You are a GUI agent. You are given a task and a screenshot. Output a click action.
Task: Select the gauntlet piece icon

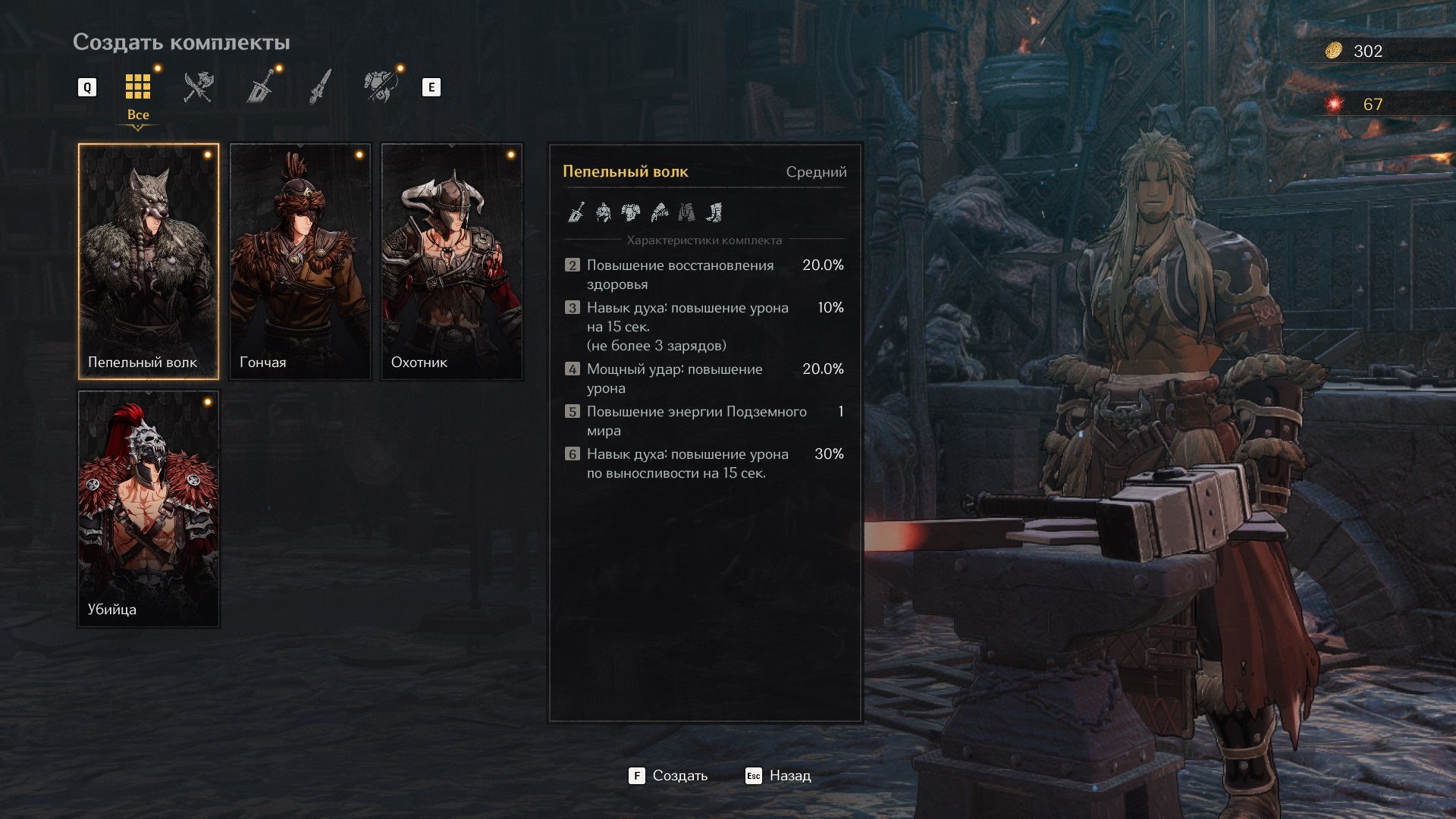[659, 212]
